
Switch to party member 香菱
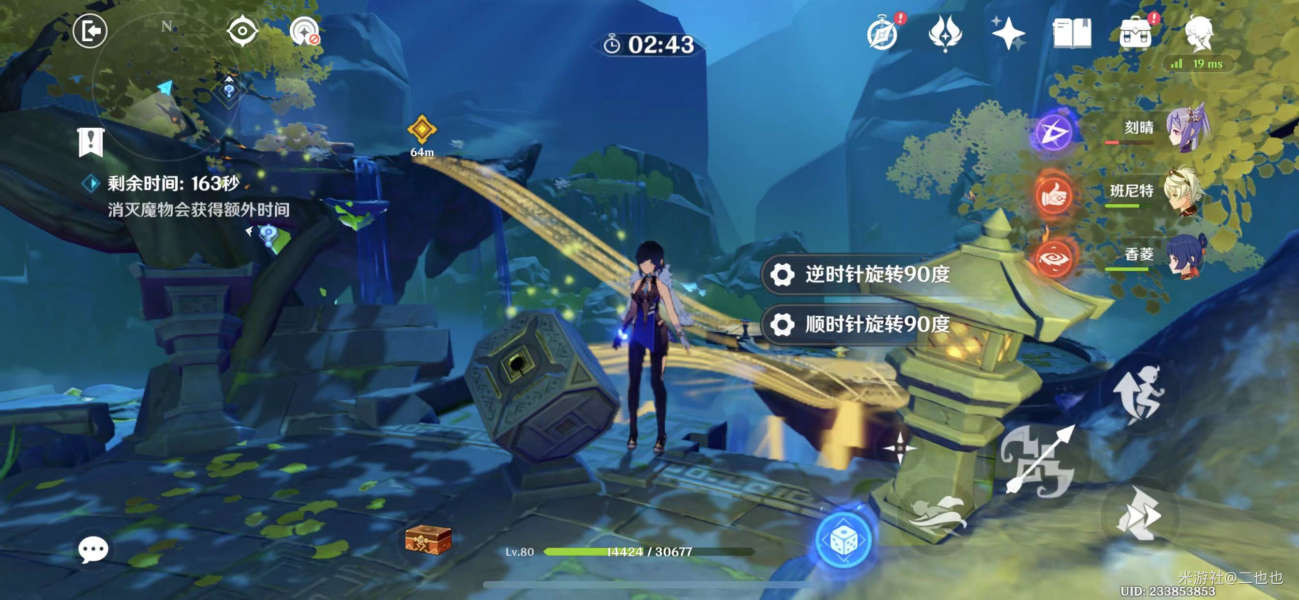pos(1185,255)
